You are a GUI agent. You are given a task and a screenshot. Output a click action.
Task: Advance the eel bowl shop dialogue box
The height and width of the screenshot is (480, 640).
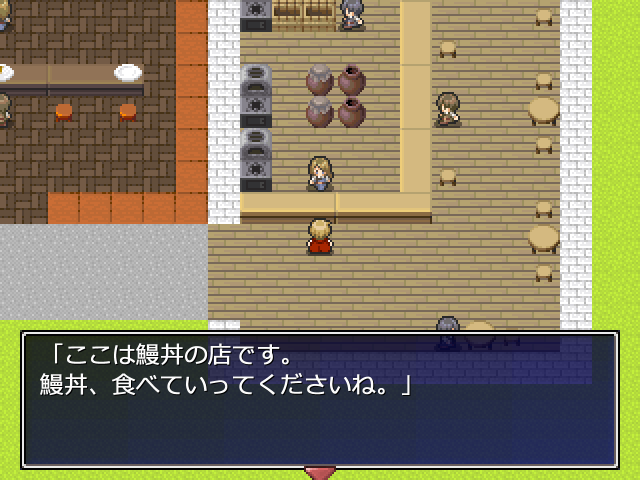[x=319, y=400]
